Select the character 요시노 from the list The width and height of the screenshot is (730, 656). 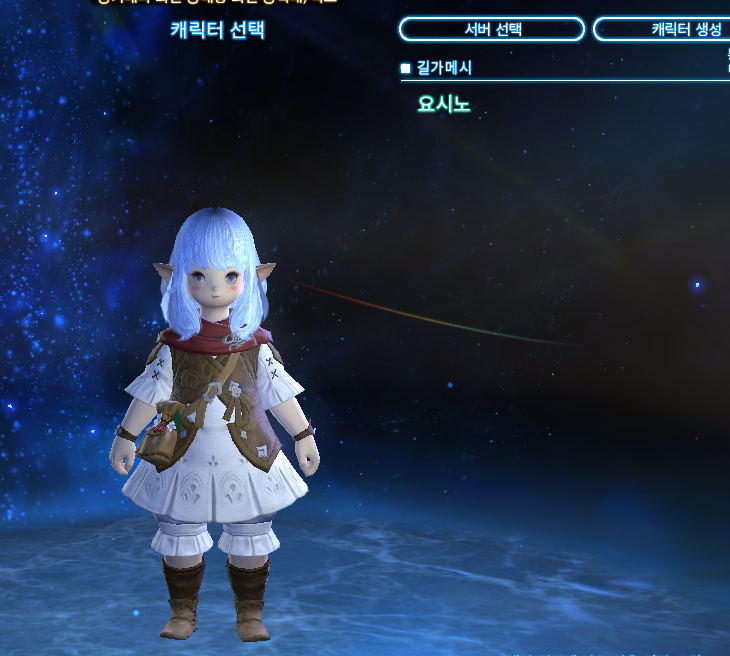pos(444,104)
